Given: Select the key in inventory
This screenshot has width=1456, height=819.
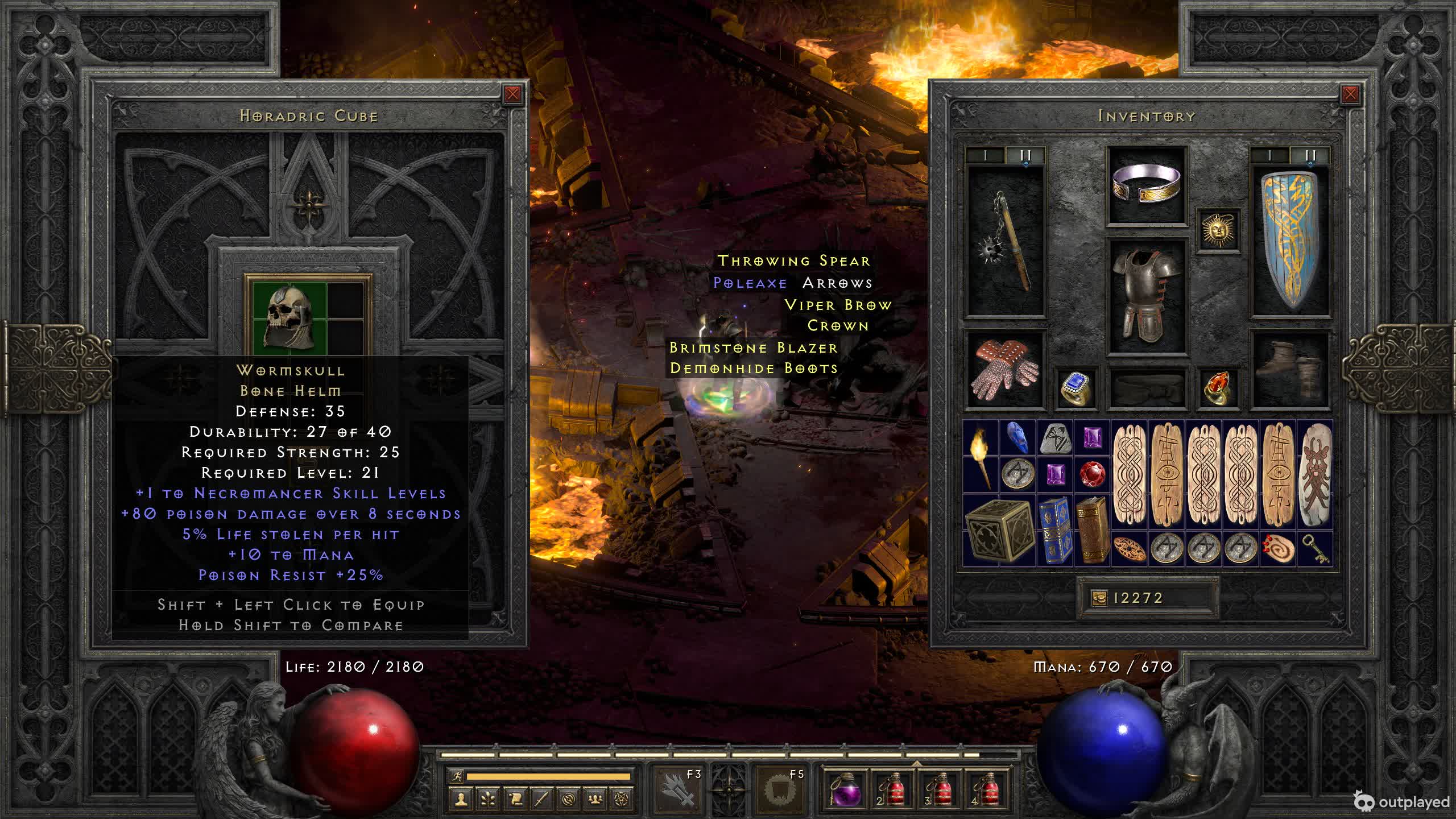Looking at the screenshot, I should (x=1314, y=549).
